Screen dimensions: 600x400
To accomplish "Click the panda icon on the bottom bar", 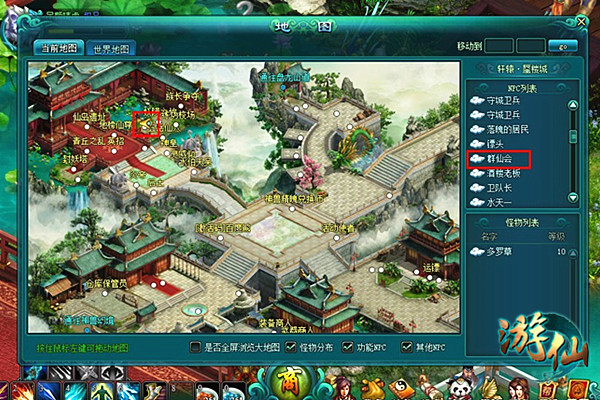I will tap(461, 388).
